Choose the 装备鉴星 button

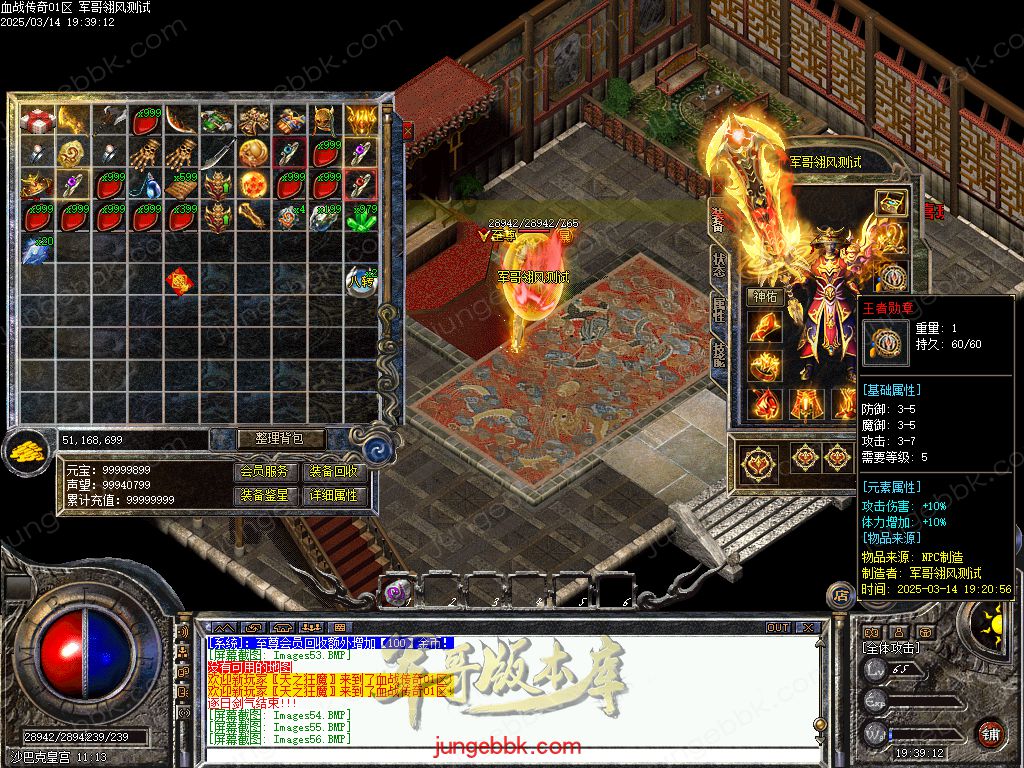click(x=268, y=495)
